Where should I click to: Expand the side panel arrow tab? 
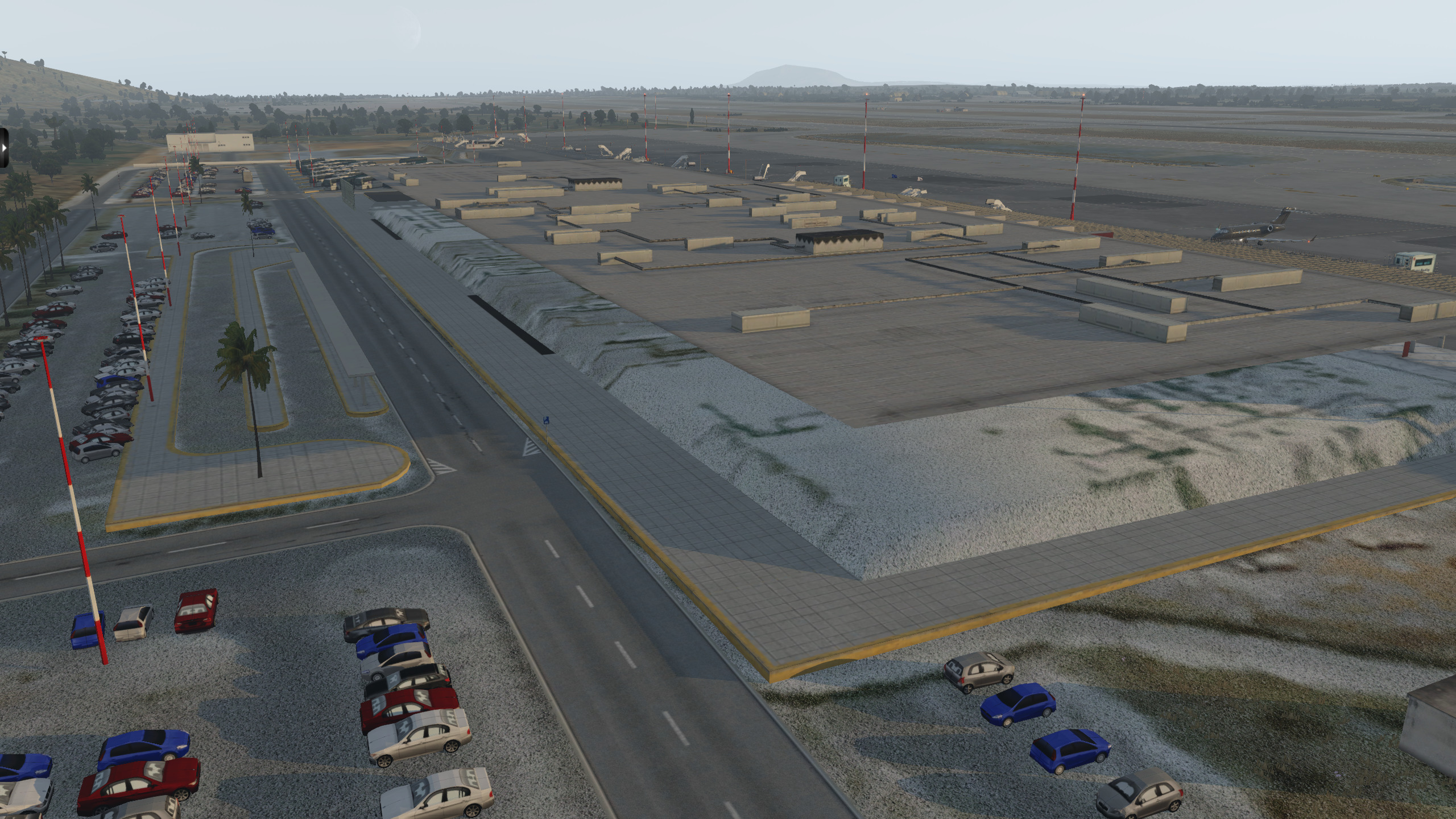point(3,147)
